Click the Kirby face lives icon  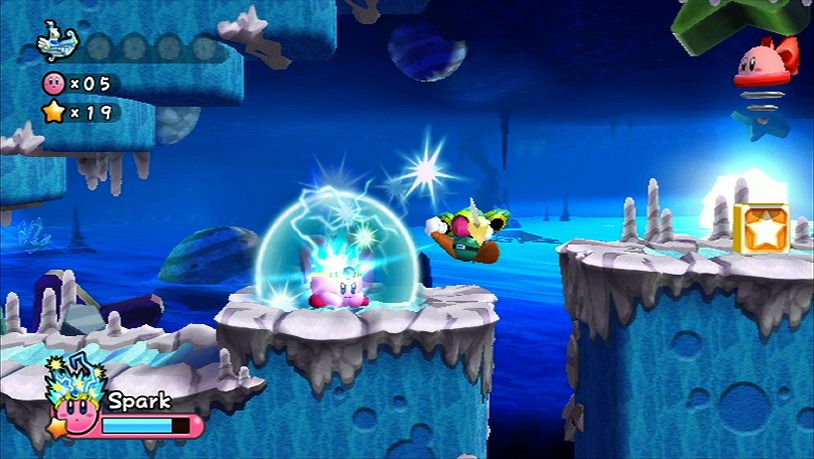(x=53, y=83)
